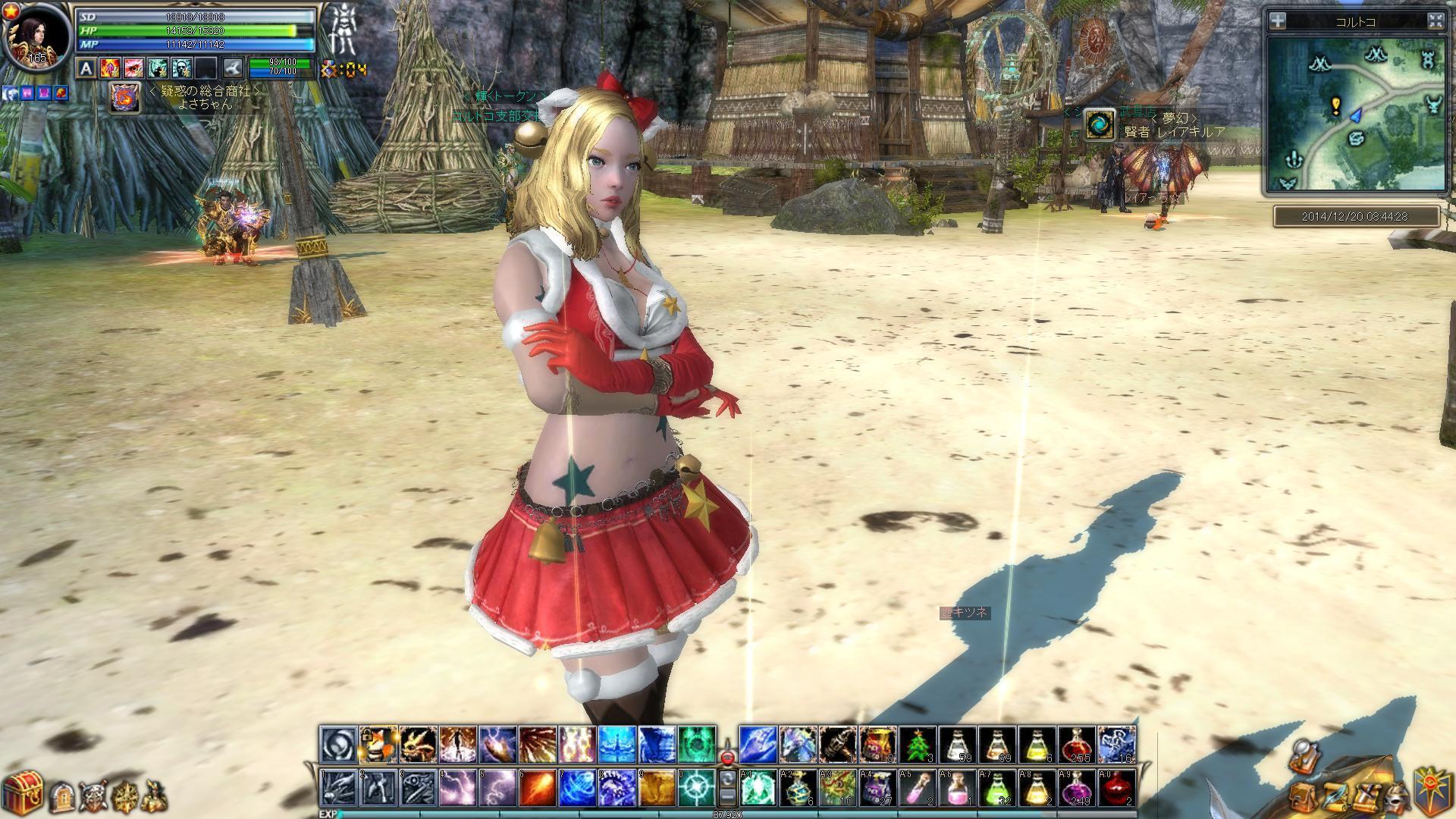Click the minimap plus button
This screenshot has height=819, width=1456.
click(1278, 21)
